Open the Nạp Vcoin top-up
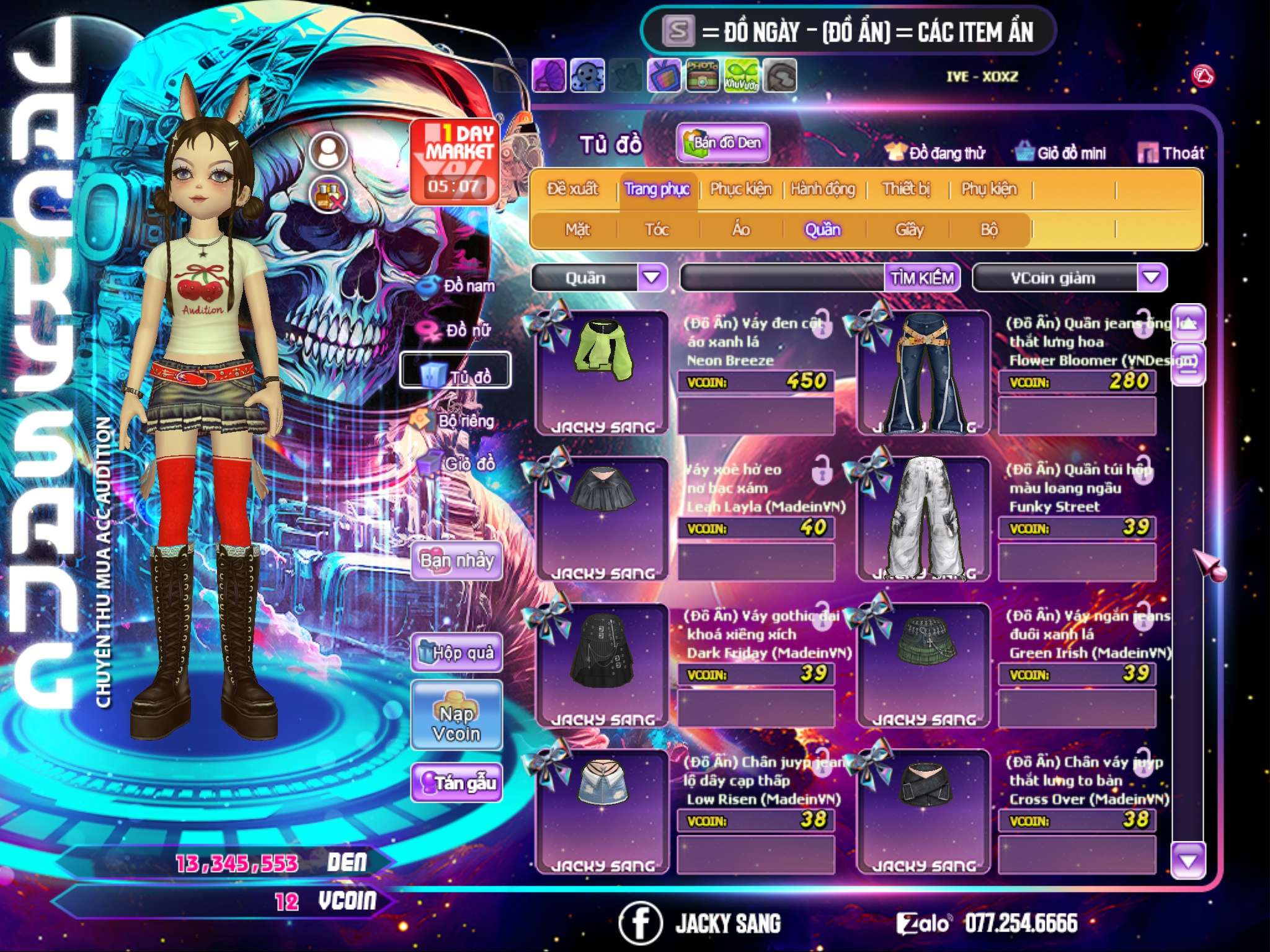 [x=456, y=723]
